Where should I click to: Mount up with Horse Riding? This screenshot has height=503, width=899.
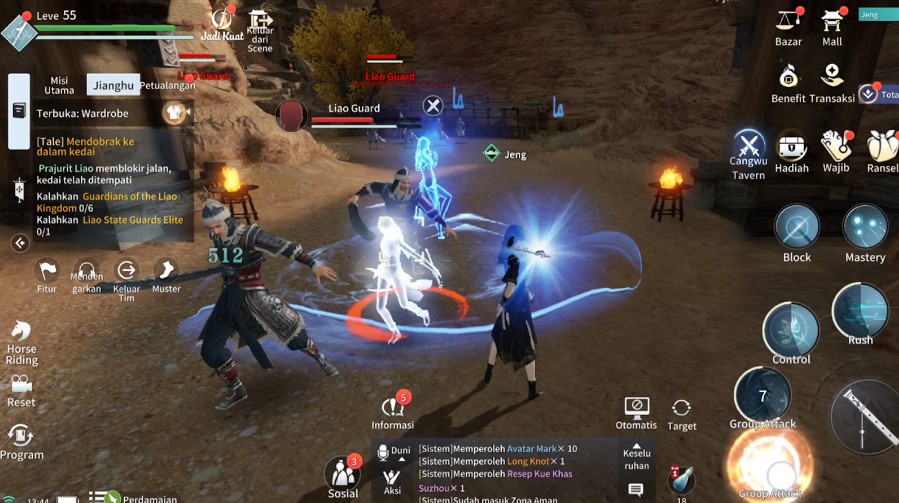(x=21, y=340)
